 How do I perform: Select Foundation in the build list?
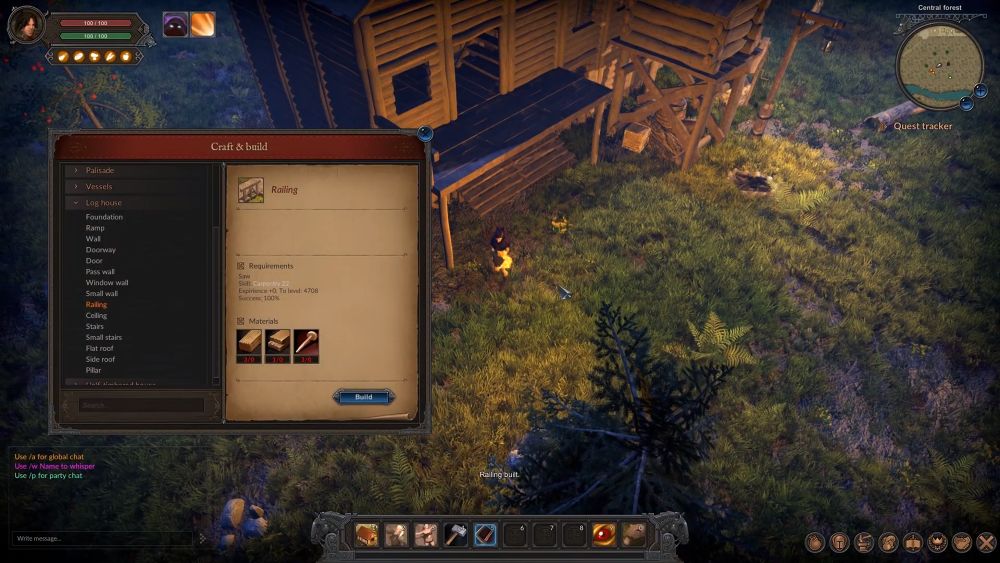[104, 217]
